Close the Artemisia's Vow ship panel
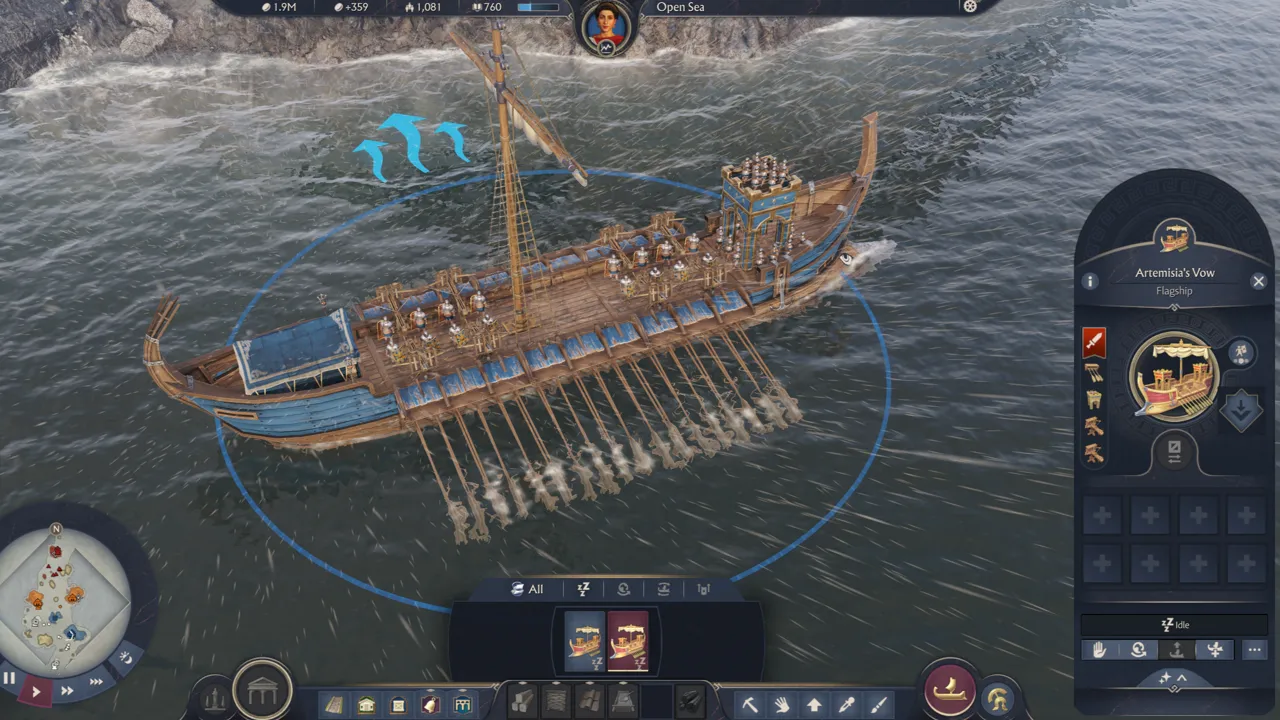The image size is (1280, 720). coord(1258,282)
